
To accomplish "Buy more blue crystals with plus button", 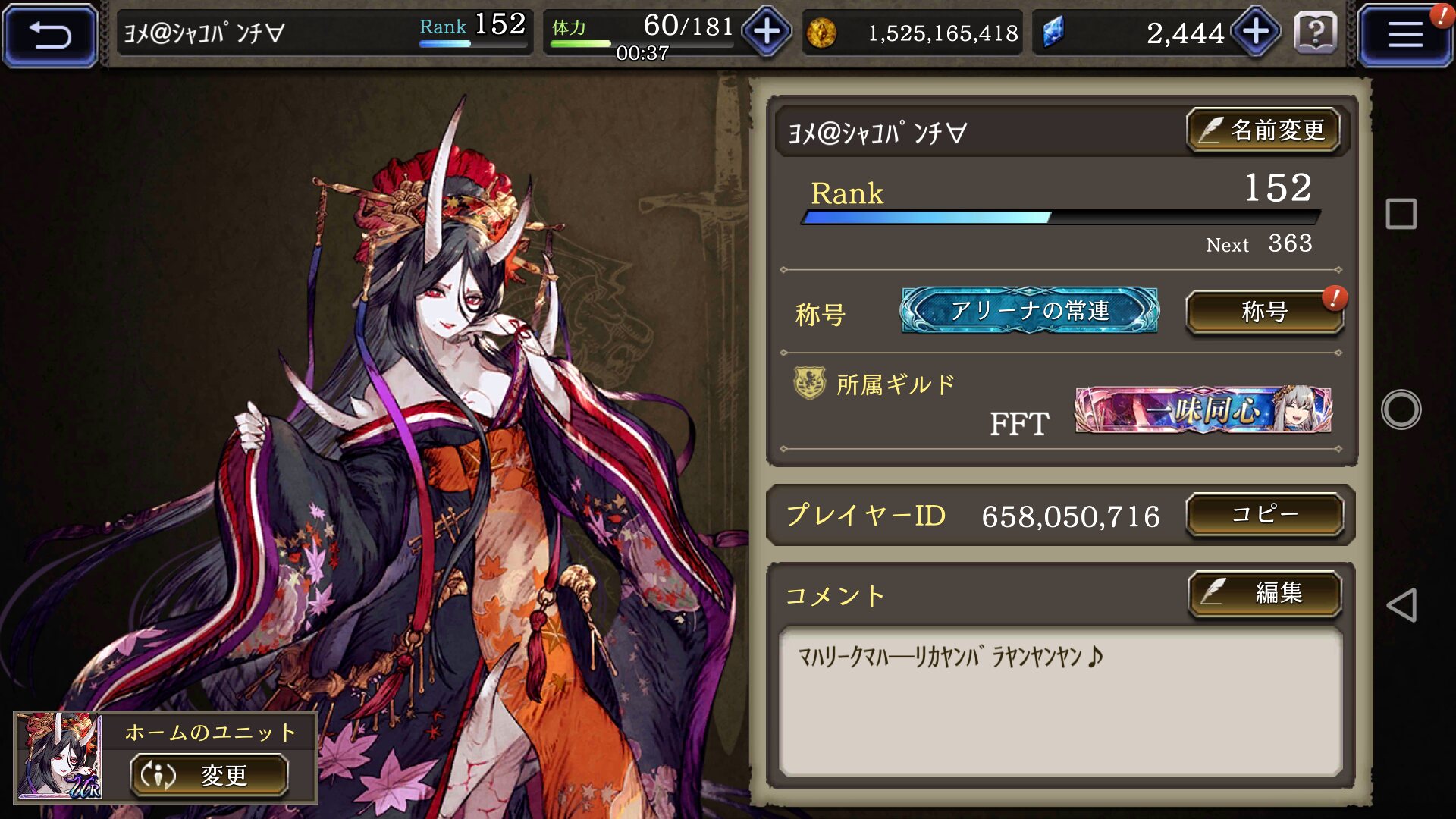I will pos(1256,32).
